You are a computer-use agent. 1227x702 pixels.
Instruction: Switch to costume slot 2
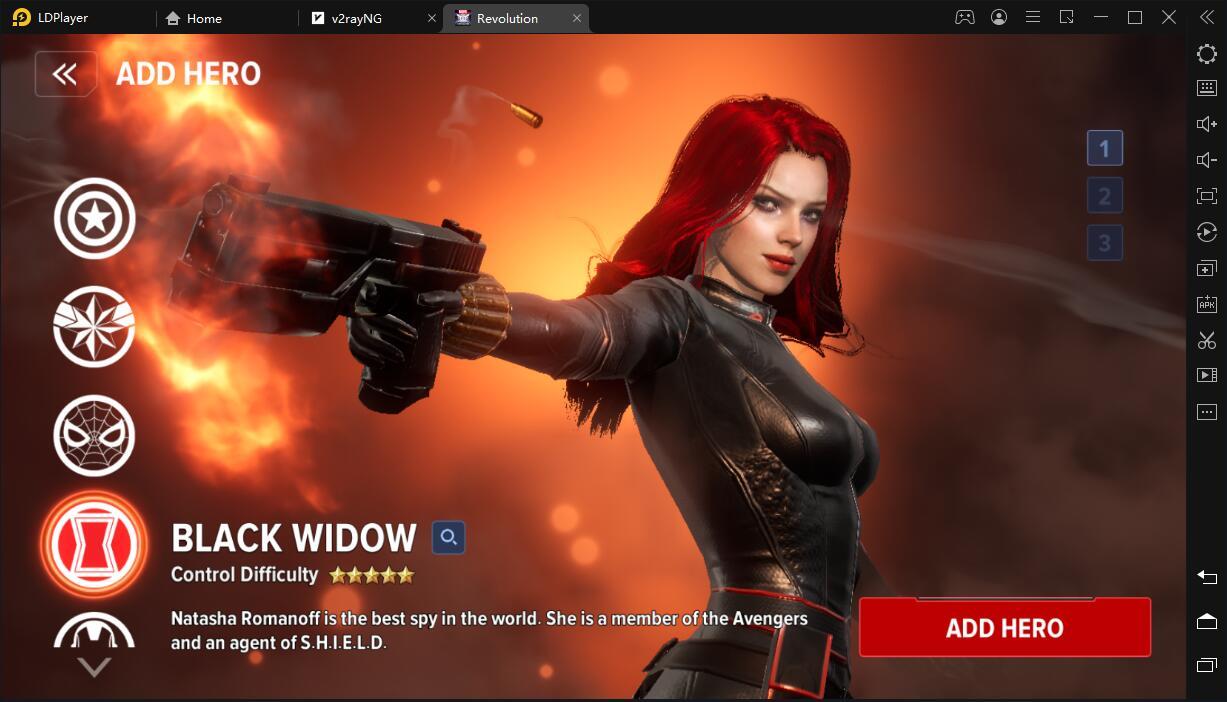click(1104, 196)
